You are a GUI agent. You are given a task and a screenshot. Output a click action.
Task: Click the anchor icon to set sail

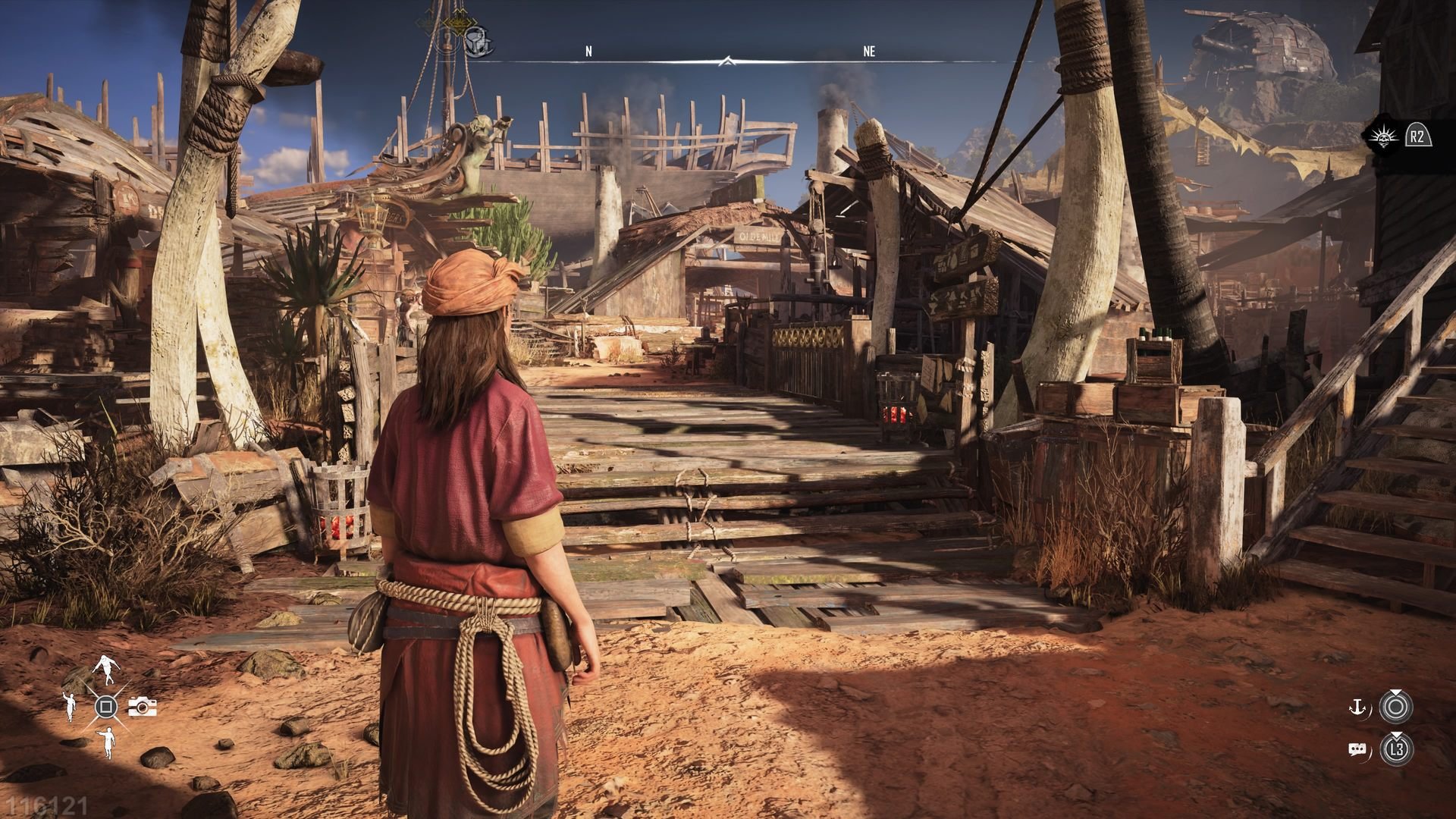(x=1357, y=708)
